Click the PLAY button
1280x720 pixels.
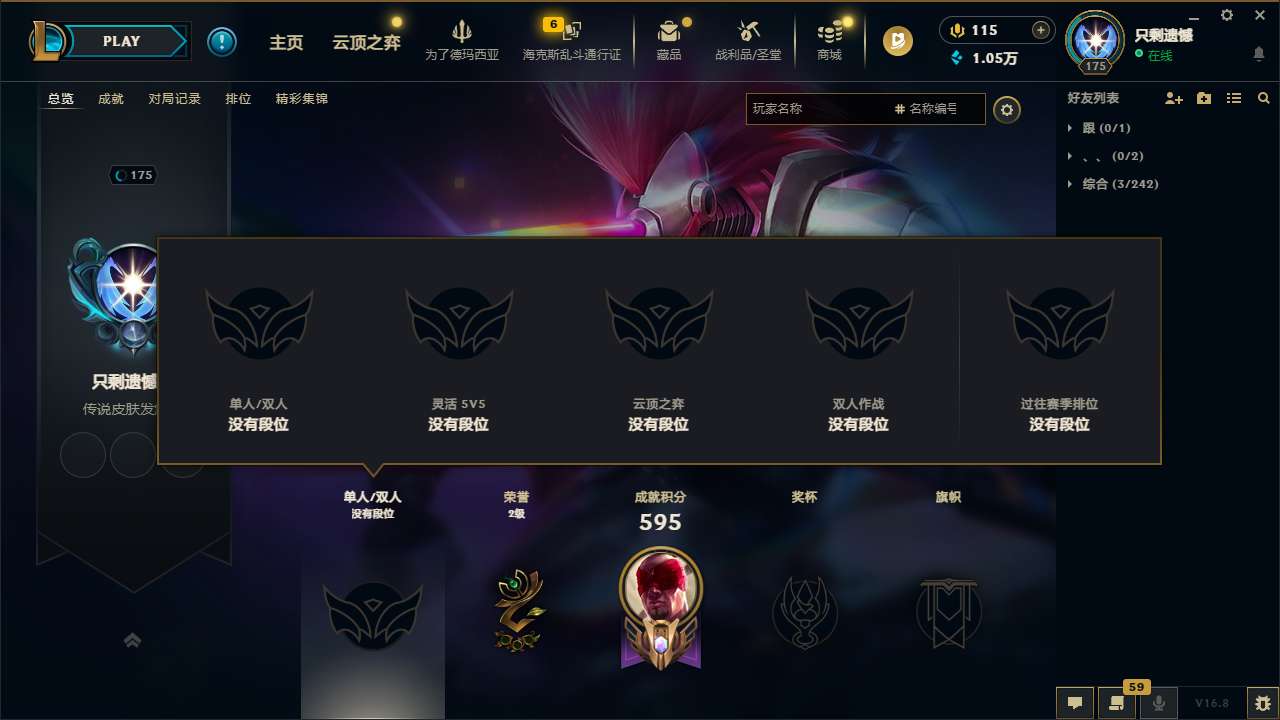tap(122, 41)
